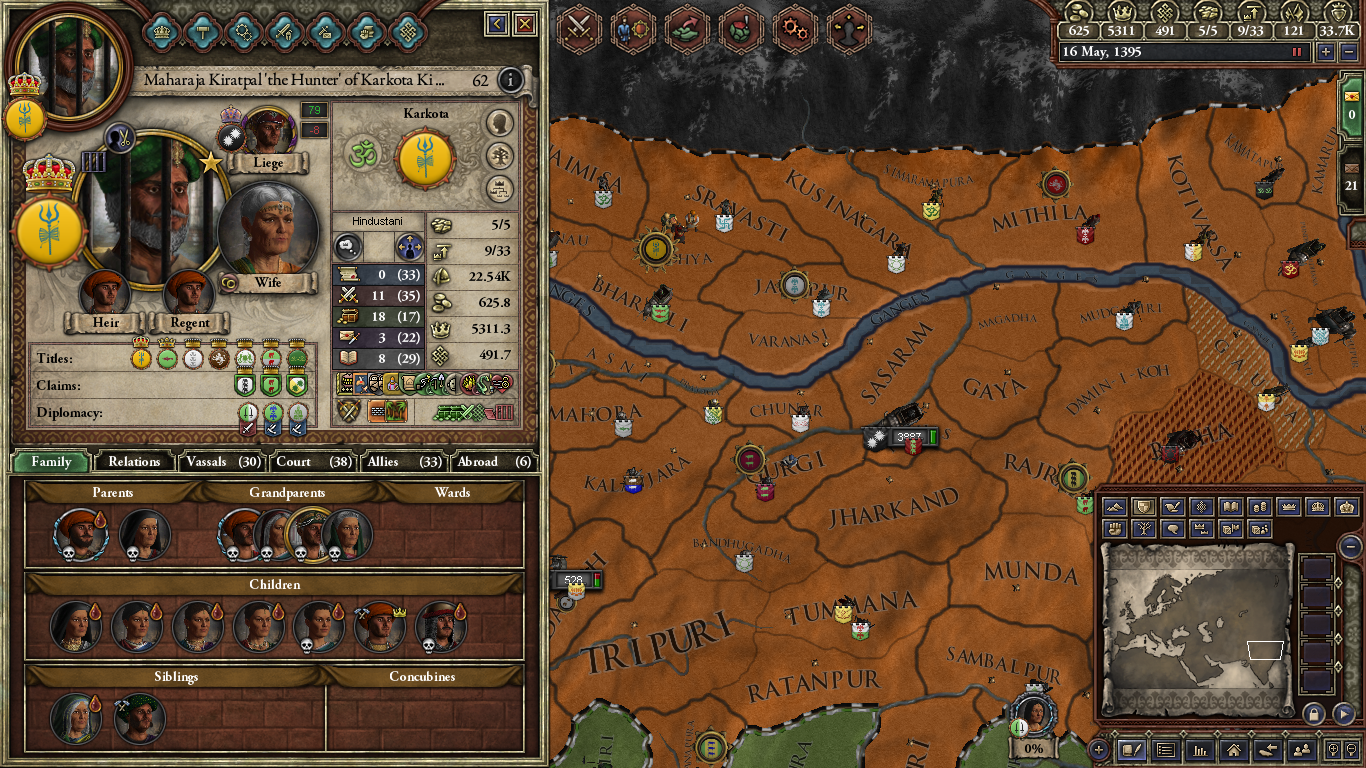
Task: Decrease game speed with minus button
Action: pos(1347,52)
